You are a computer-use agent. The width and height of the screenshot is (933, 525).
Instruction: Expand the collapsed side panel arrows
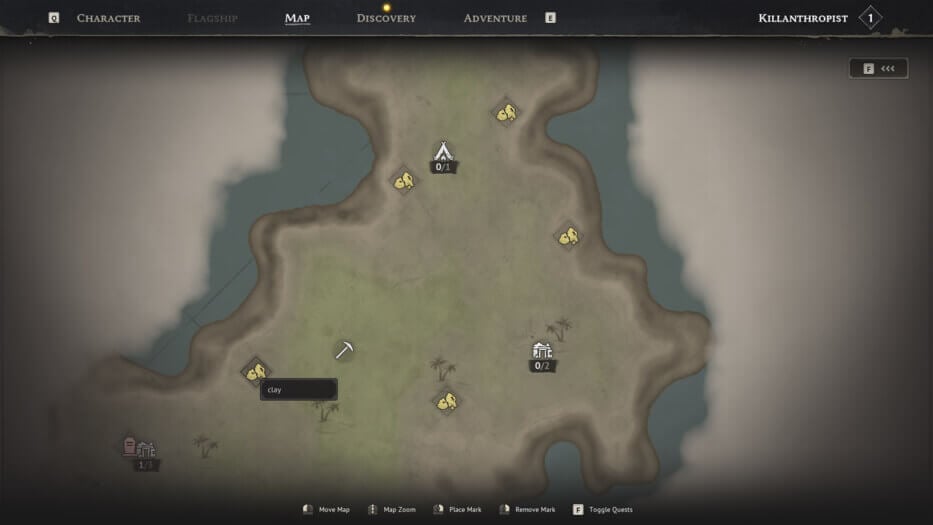click(879, 68)
